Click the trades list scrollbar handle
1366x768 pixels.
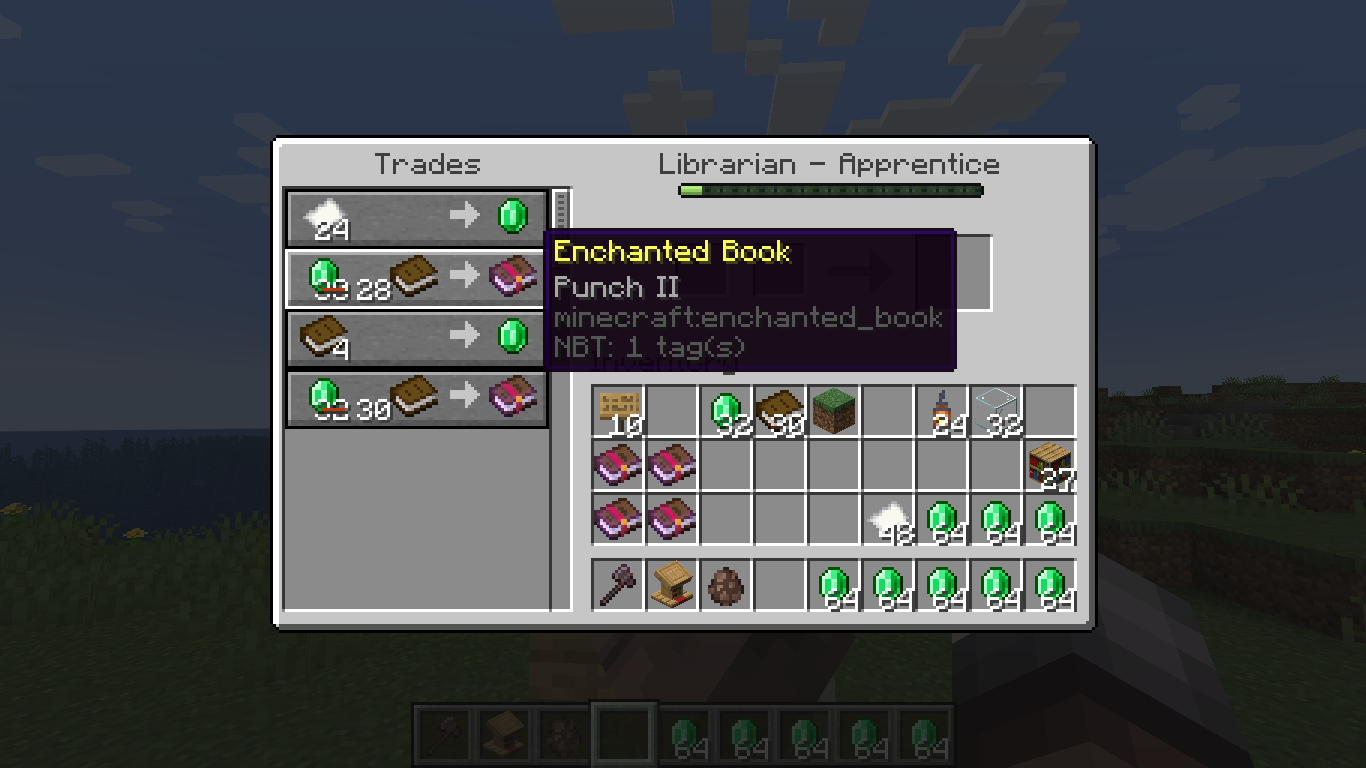[560, 208]
